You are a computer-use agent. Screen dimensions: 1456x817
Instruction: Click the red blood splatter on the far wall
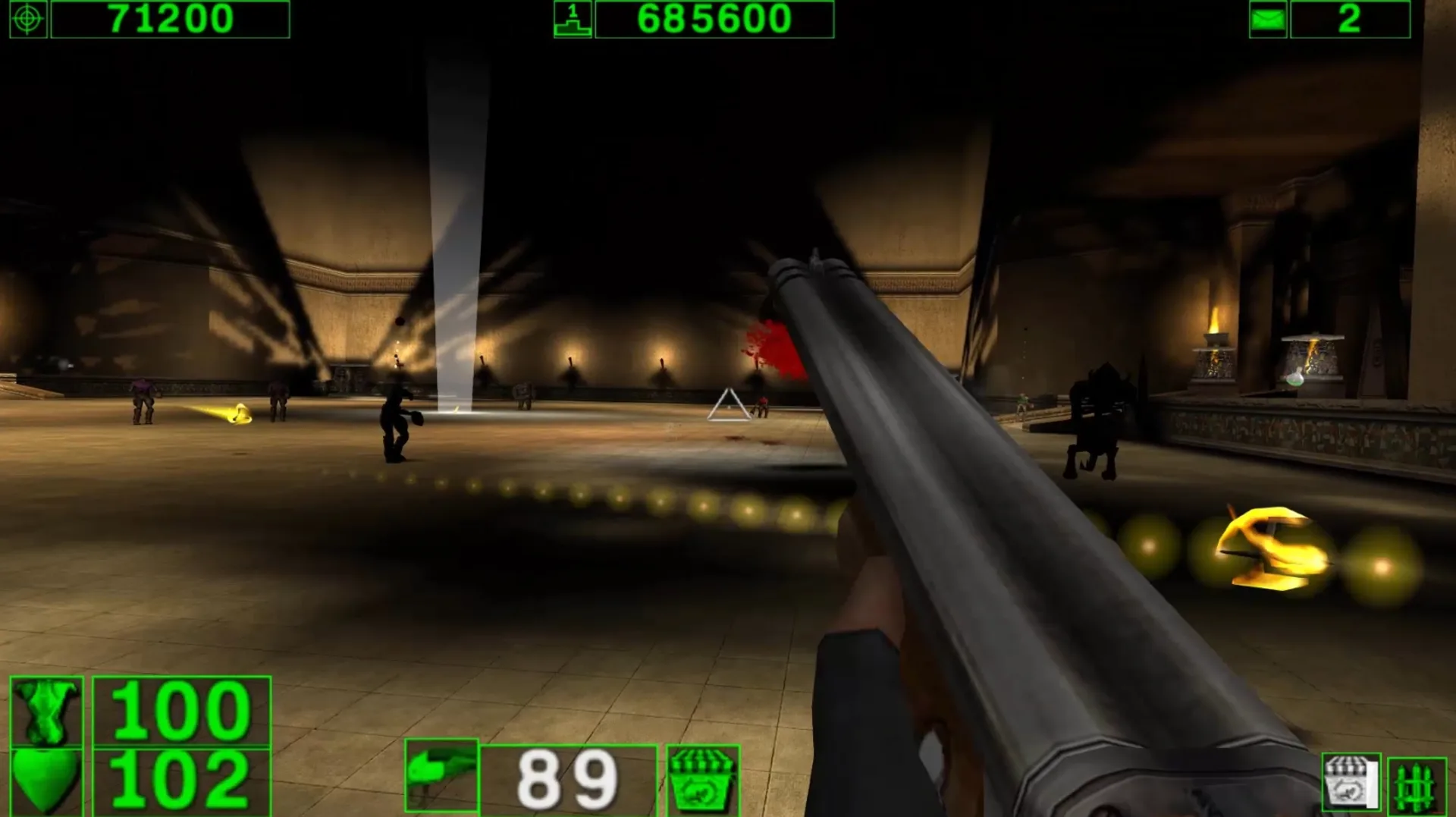tap(773, 343)
